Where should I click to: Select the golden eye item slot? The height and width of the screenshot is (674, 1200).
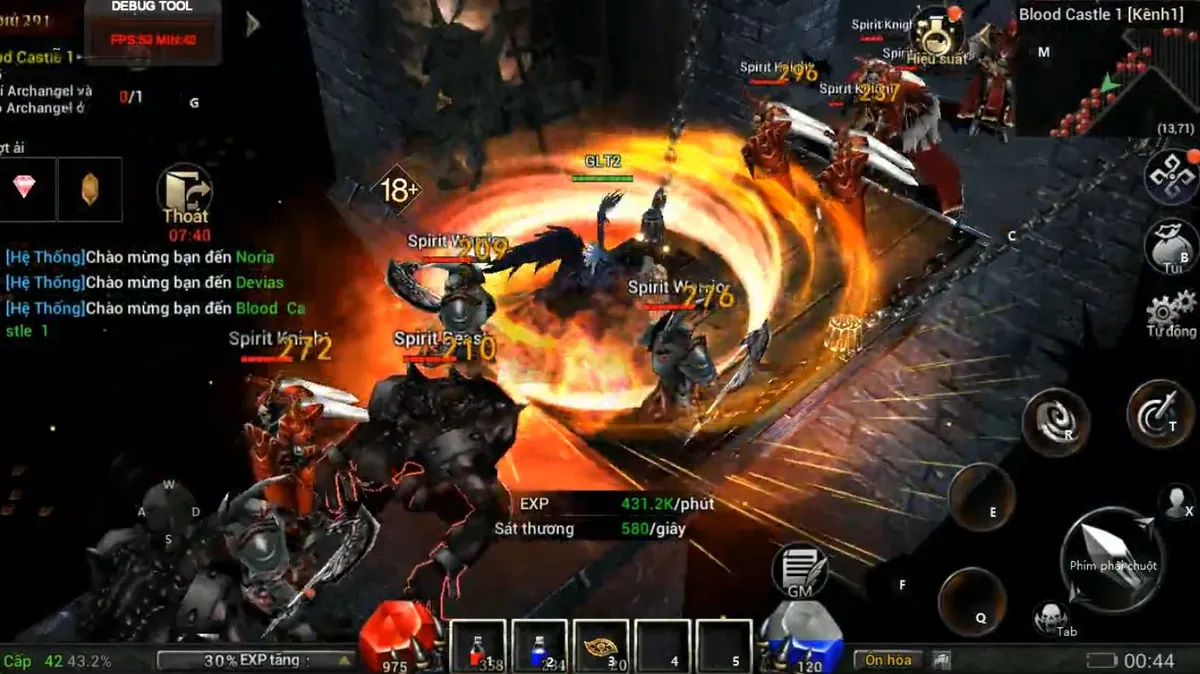[x=600, y=646]
